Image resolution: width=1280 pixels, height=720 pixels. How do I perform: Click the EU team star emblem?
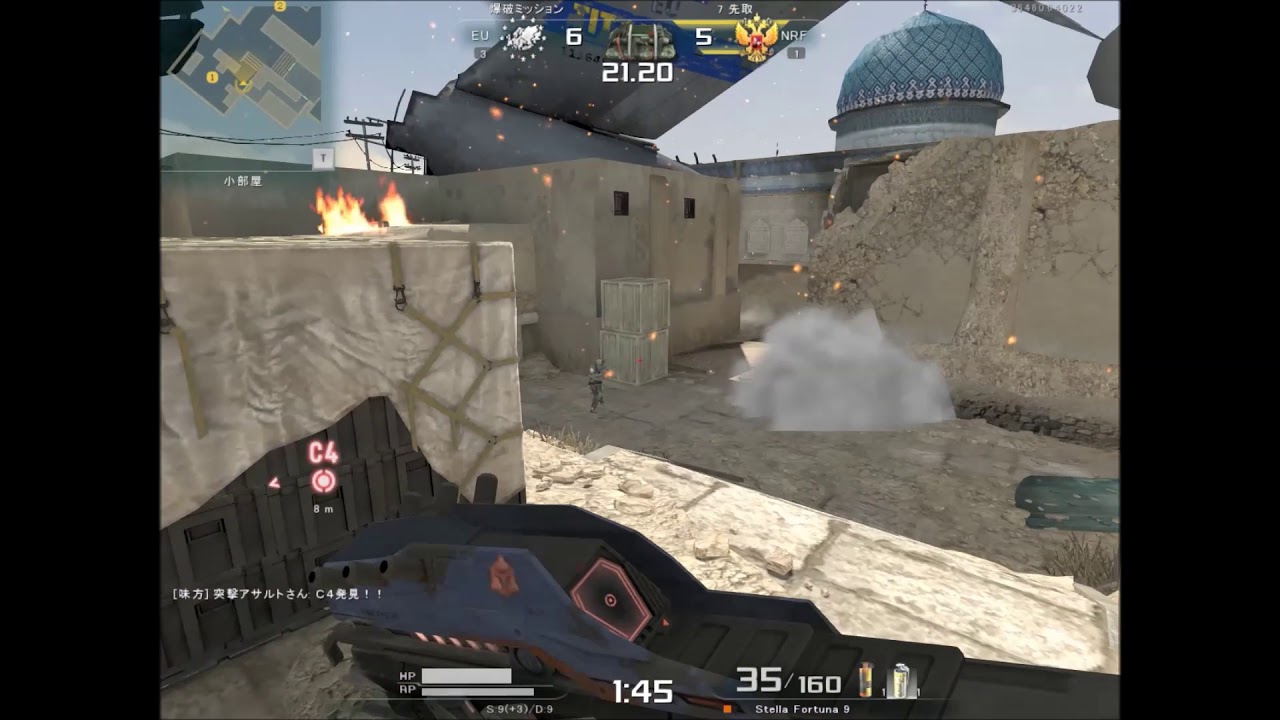point(522,38)
